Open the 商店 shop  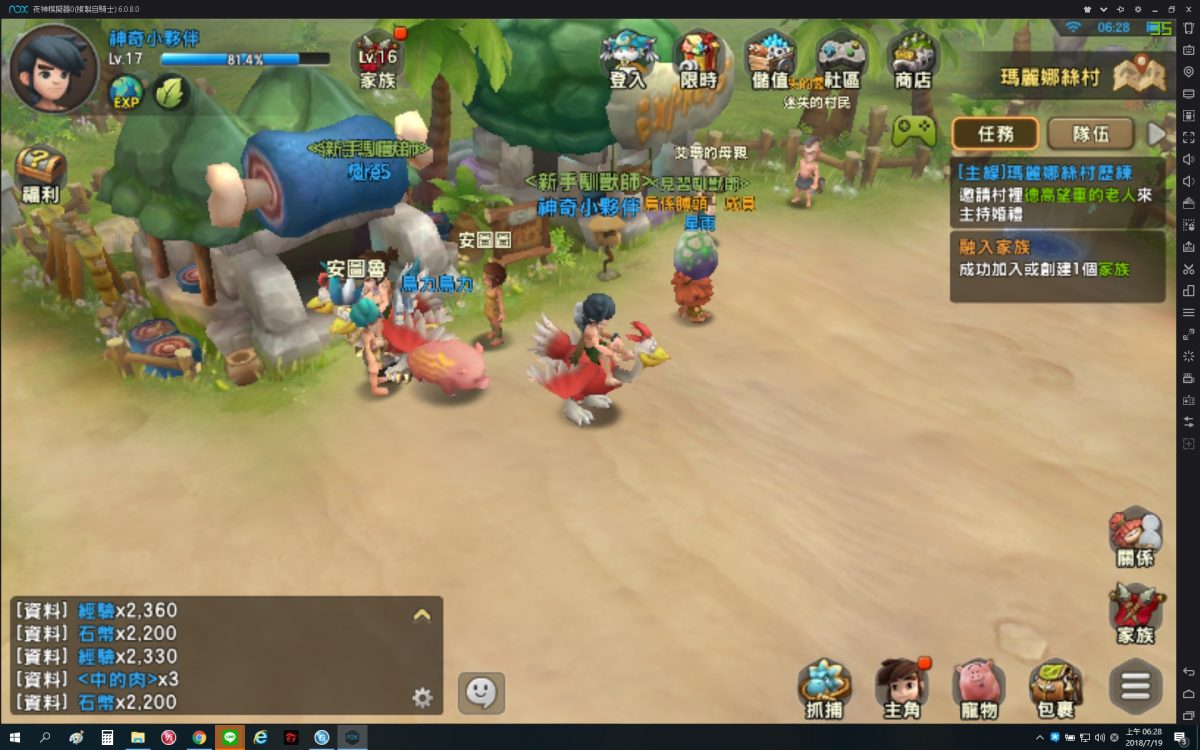[912, 60]
